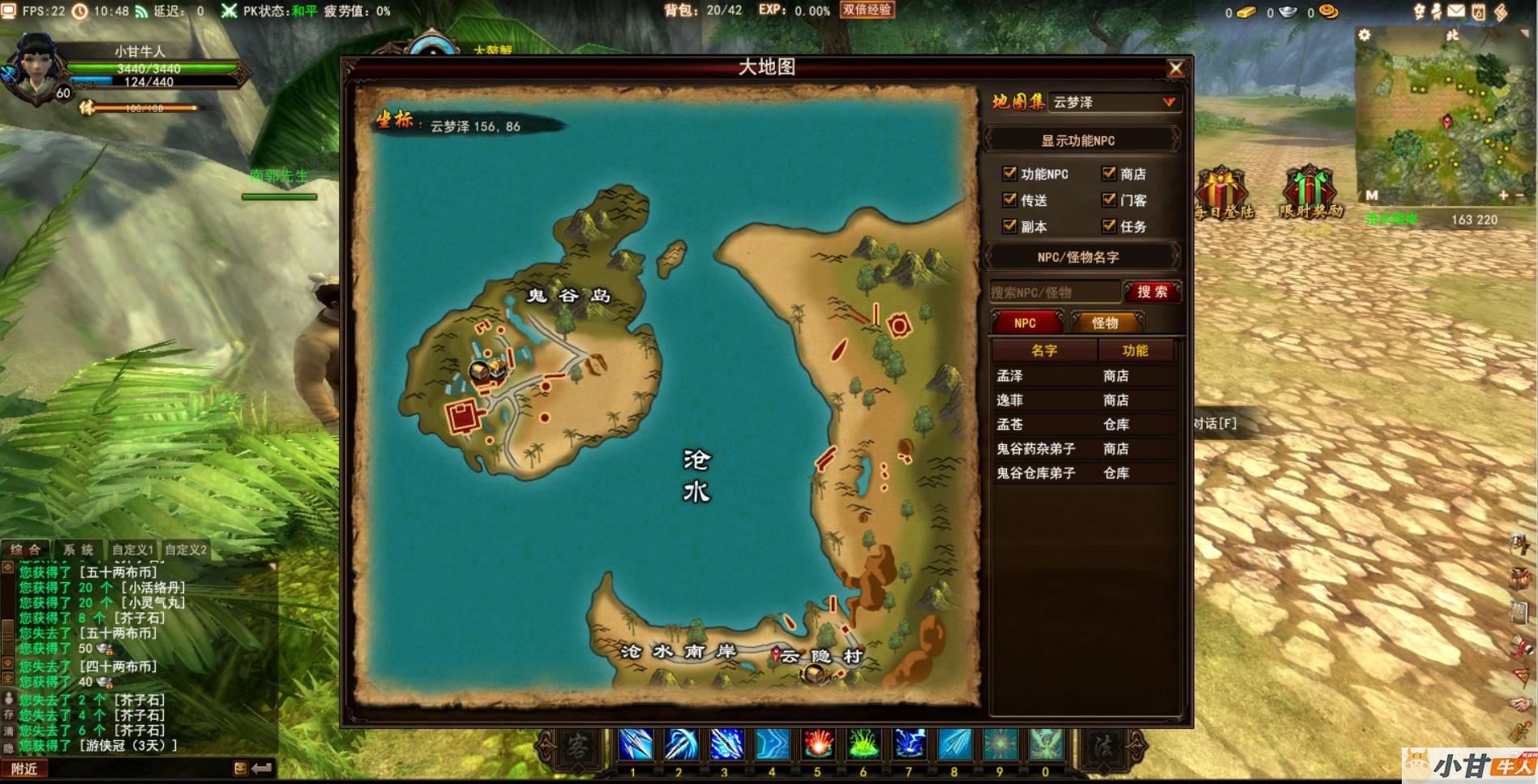Viewport: 1538px width, 784px height.
Task: Toggle the 任务 quest checkbox
Action: pos(1109,226)
